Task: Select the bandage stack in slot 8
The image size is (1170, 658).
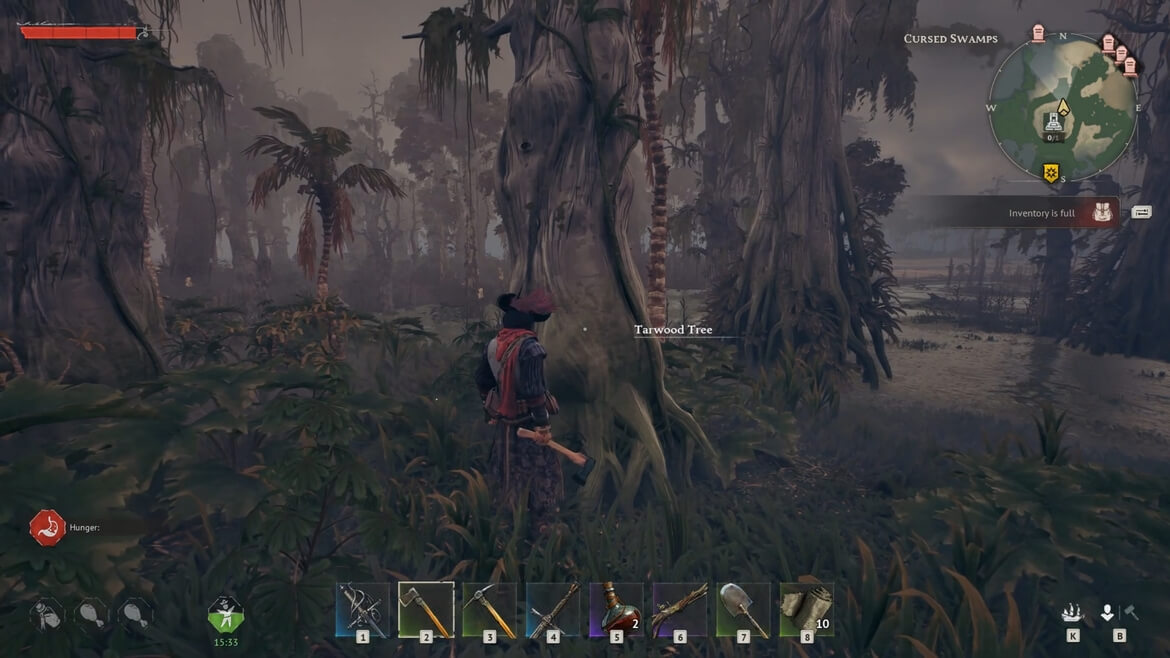Action: click(807, 609)
